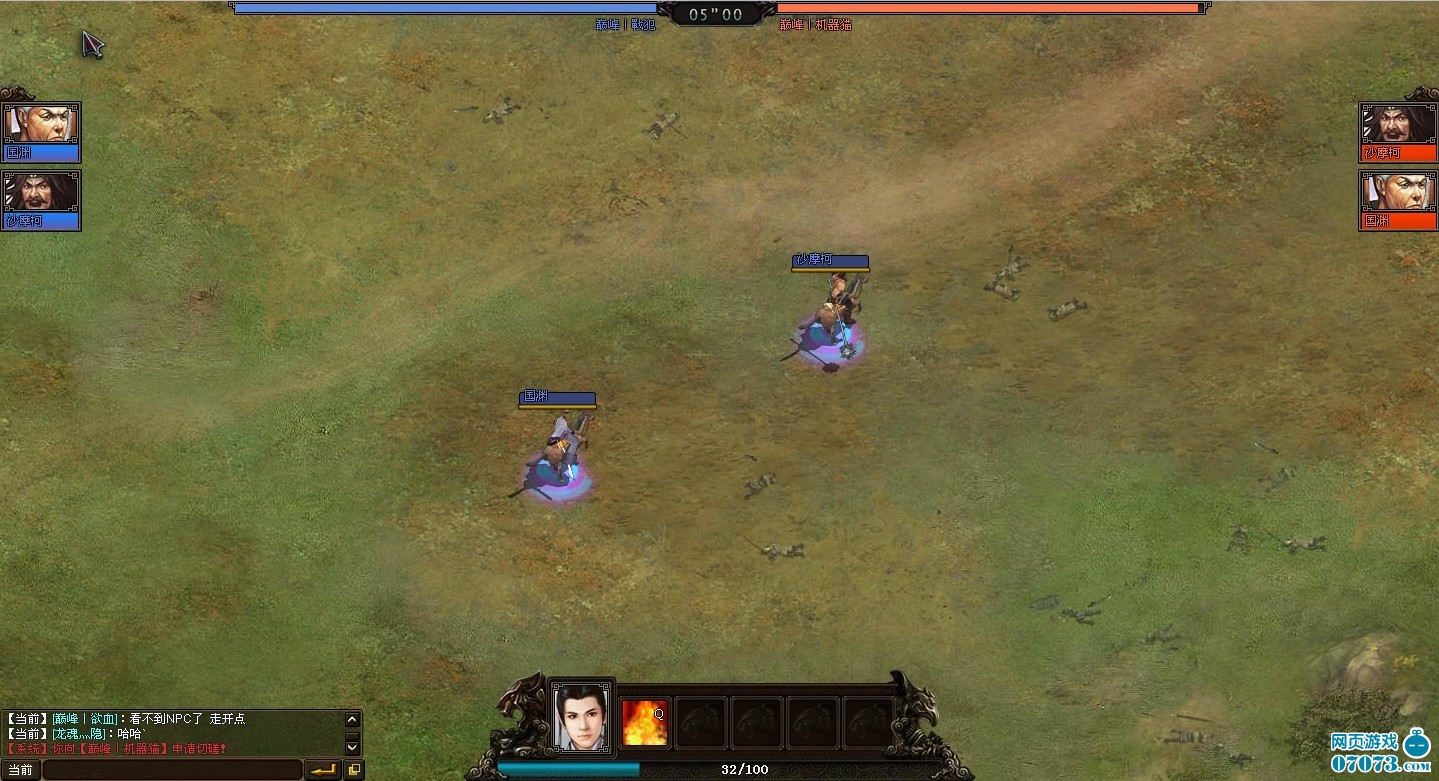Send chat message with the enter-arrow button

[322, 770]
